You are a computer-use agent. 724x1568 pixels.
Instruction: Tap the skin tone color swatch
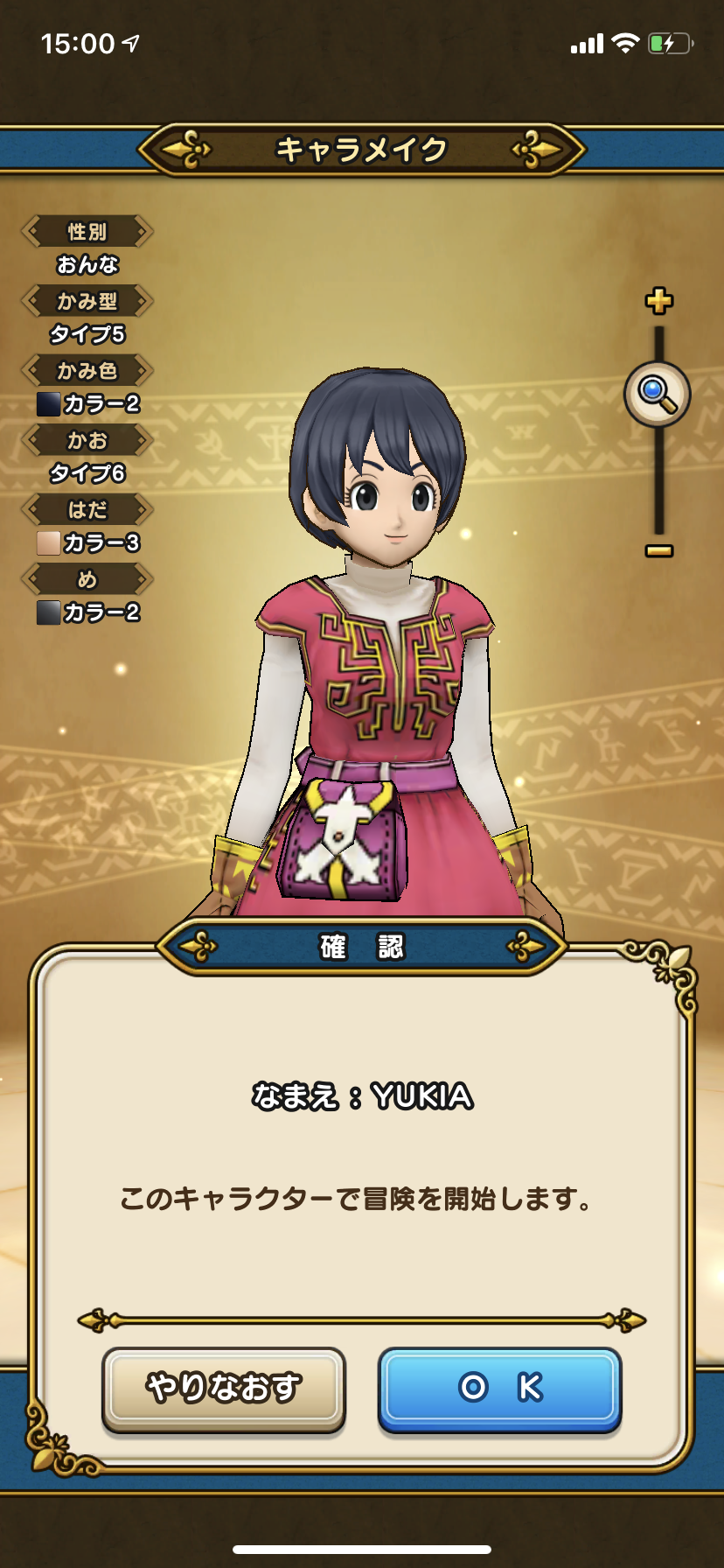[x=48, y=542]
